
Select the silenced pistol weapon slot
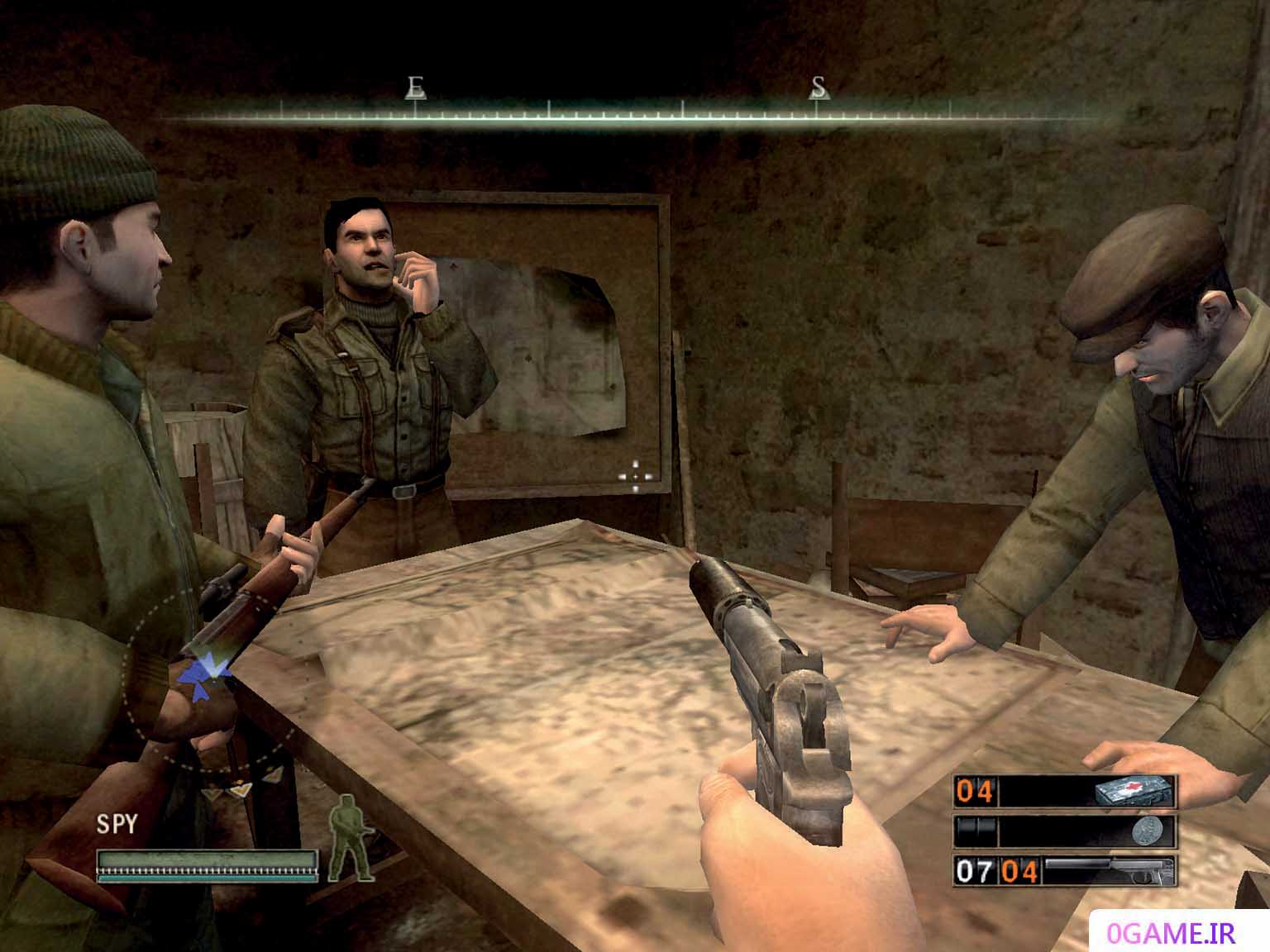(x=1065, y=870)
